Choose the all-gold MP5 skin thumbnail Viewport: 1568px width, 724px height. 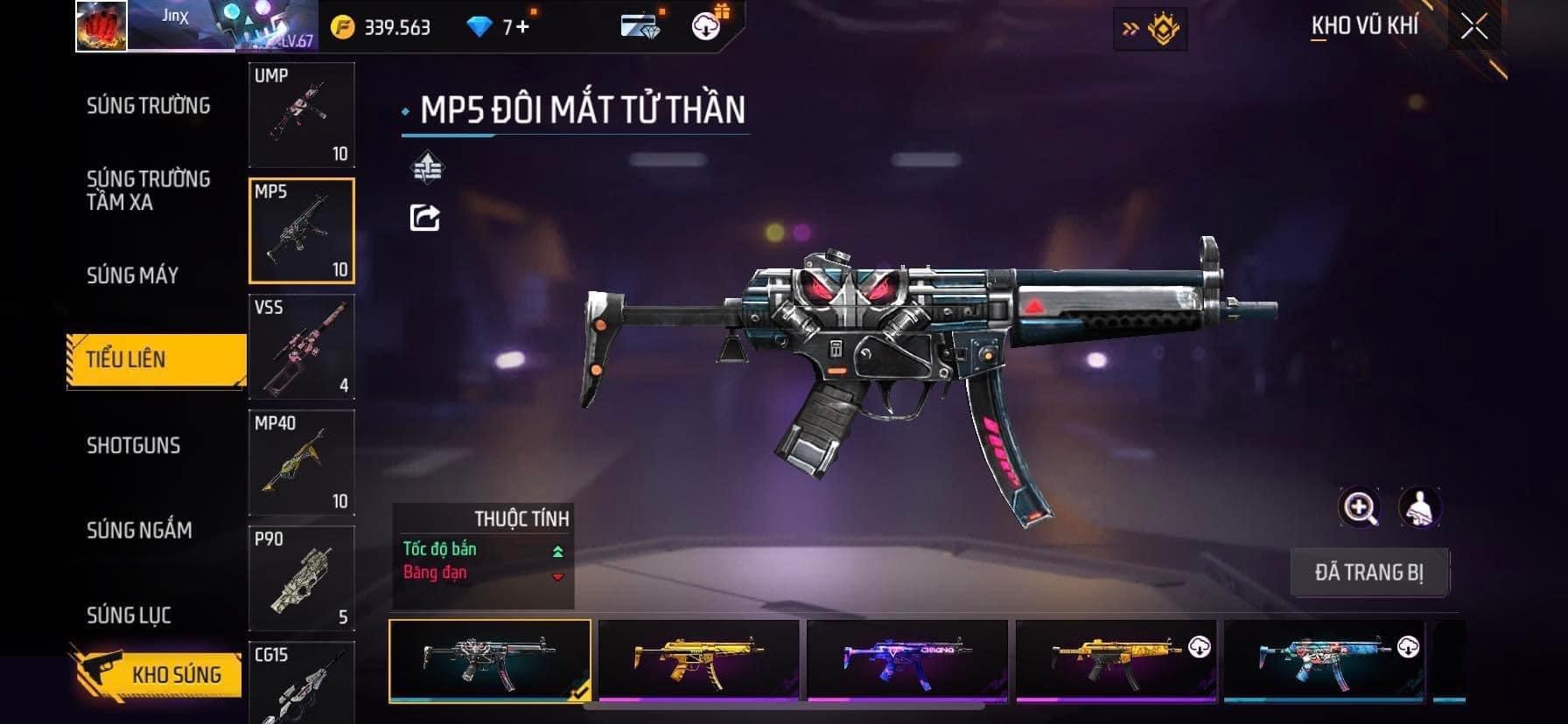[x=698, y=659]
